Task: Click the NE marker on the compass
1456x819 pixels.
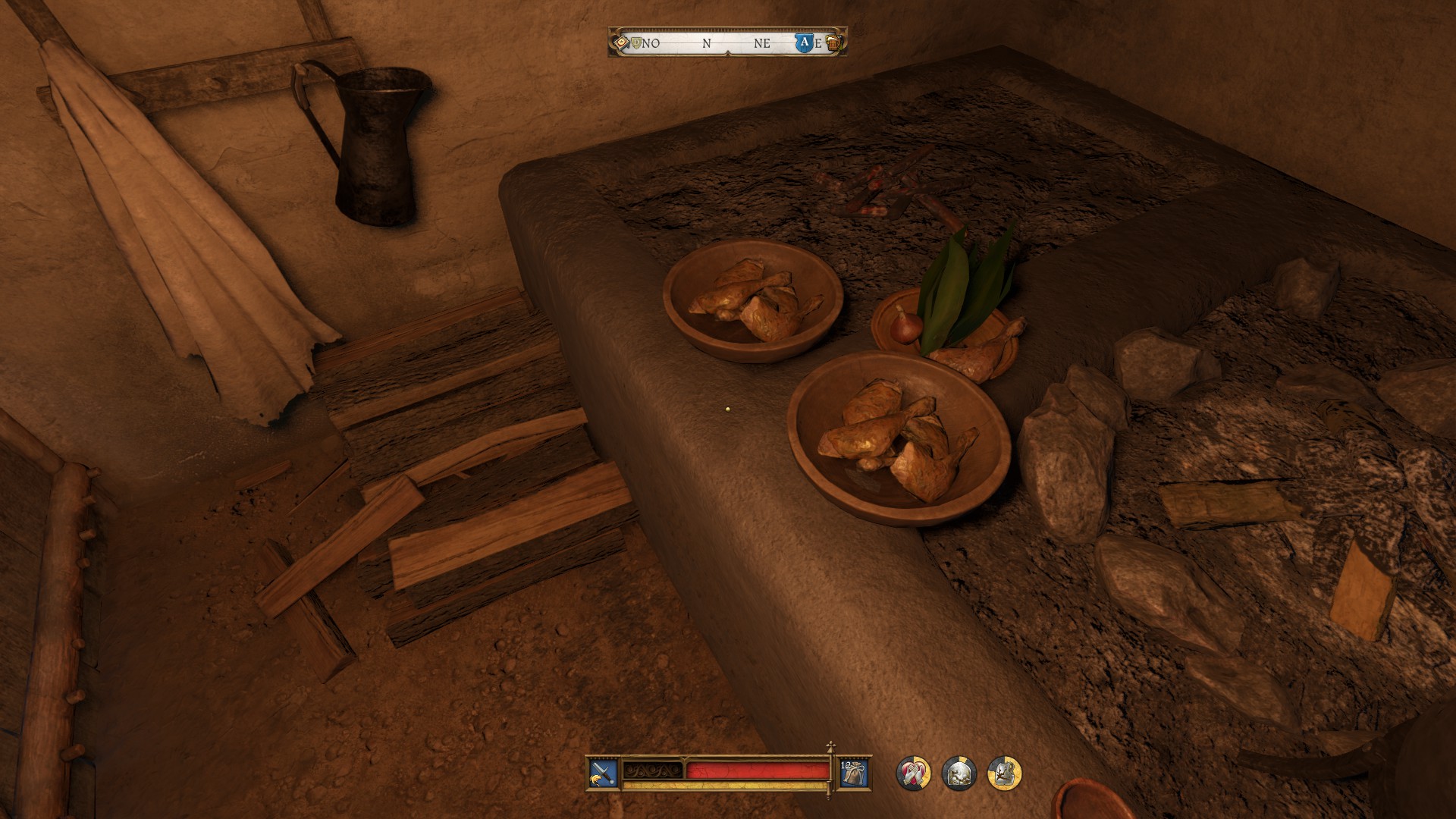Action: coord(763,42)
